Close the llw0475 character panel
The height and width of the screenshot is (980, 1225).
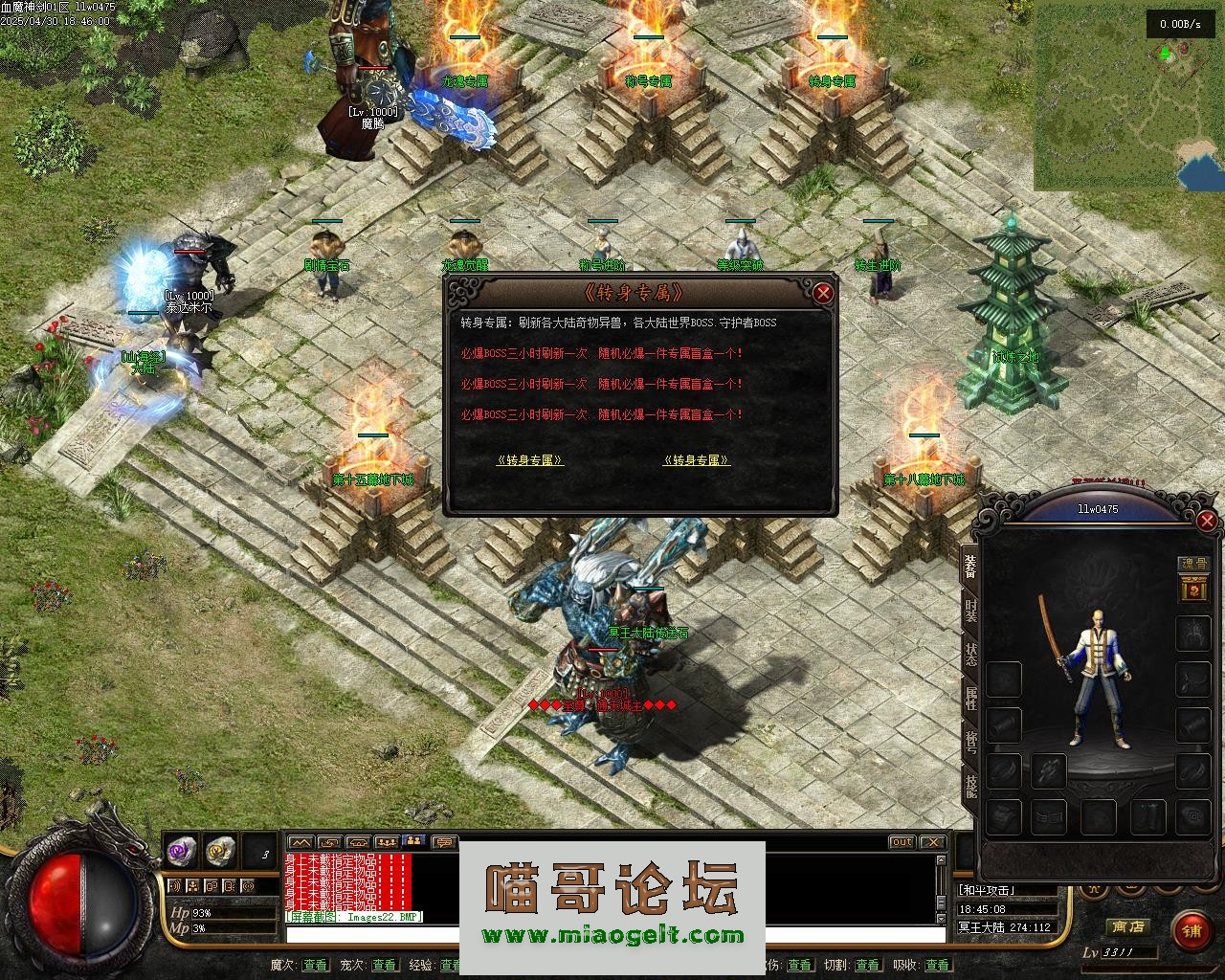click(x=1207, y=521)
